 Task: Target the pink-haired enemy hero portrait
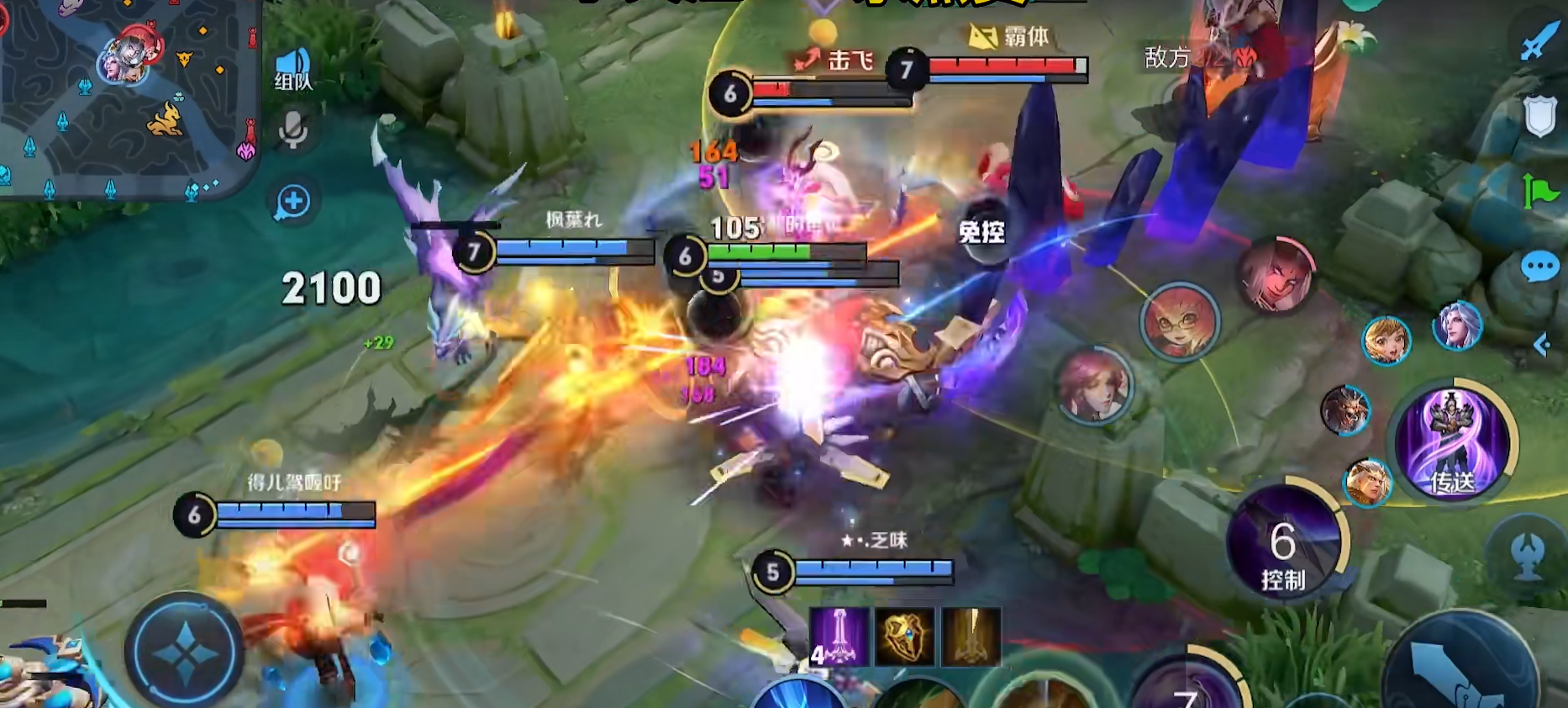[1093, 384]
